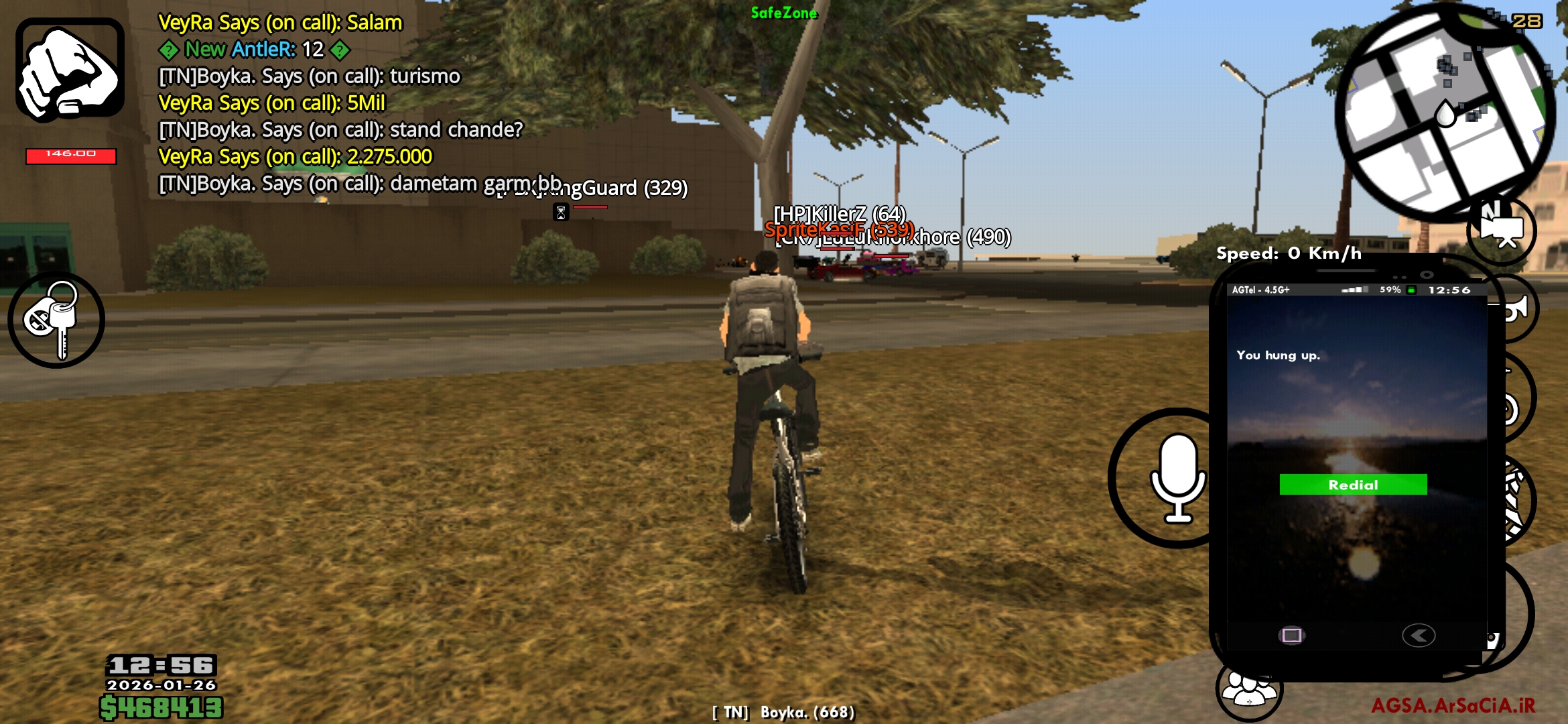Open the AGTel 4.5G+ network indicator

tap(1261, 290)
